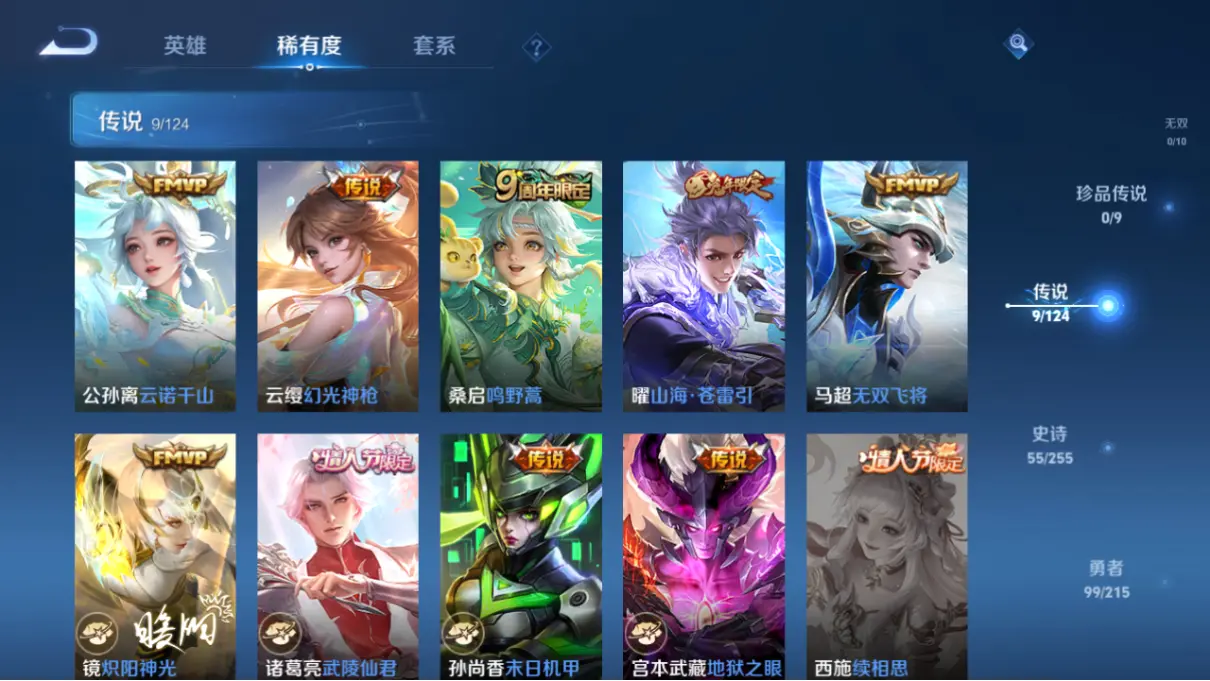Open the 公孙离 云诺千山 skin card

pyautogui.click(x=155, y=286)
